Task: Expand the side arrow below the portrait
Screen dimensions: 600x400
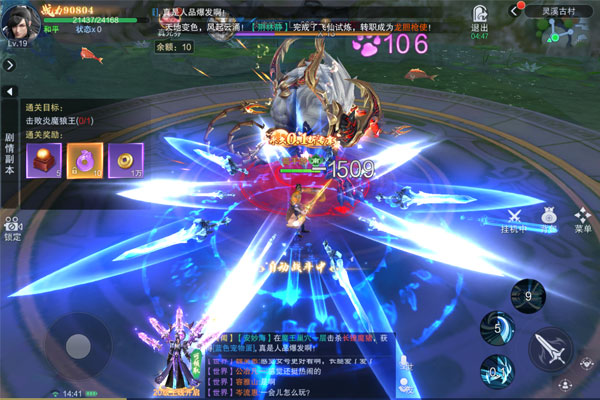Action: pyautogui.click(x=7, y=63)
